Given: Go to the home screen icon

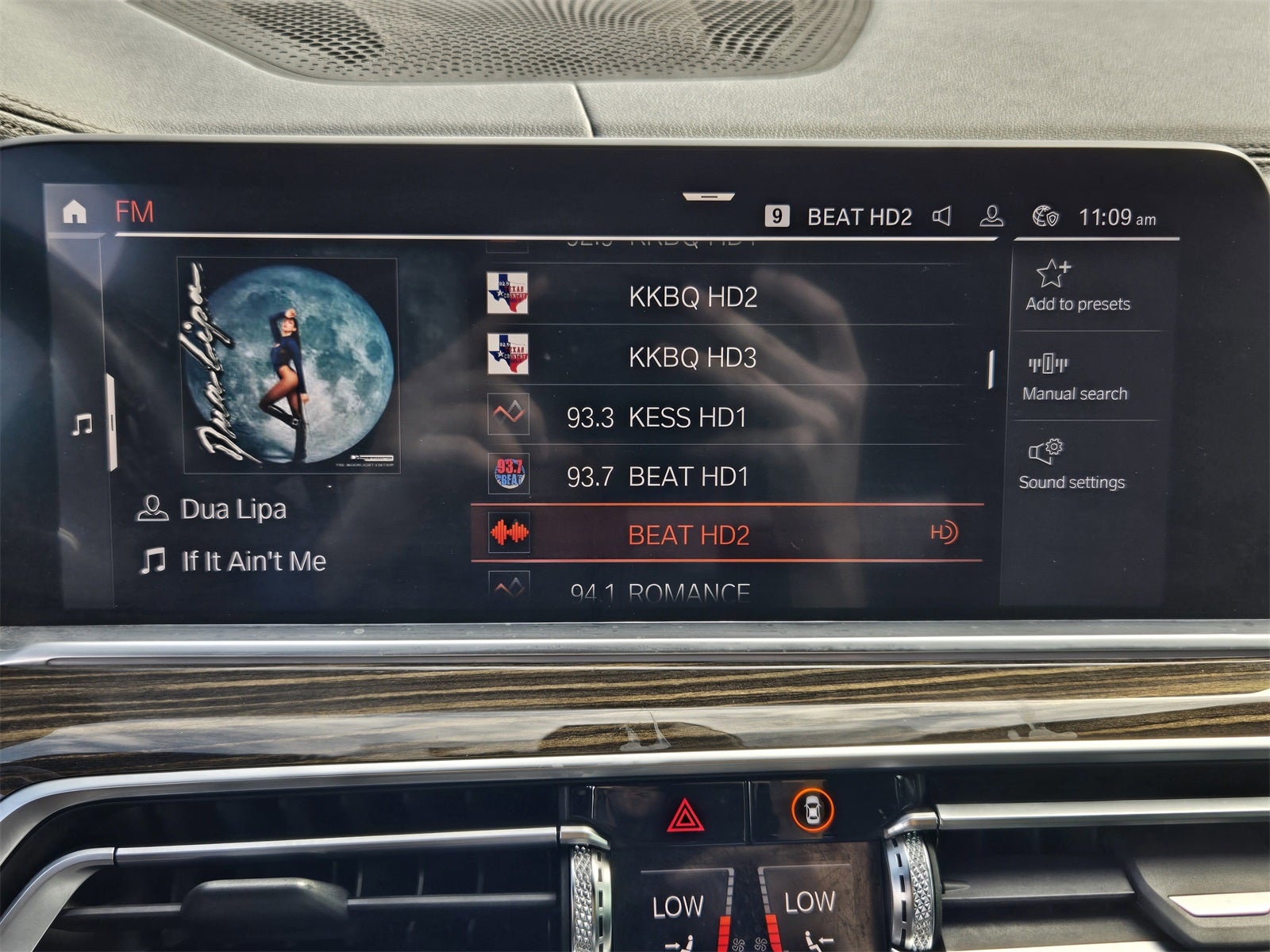Looking at the screenshot, I should click(x=74, y=212).
